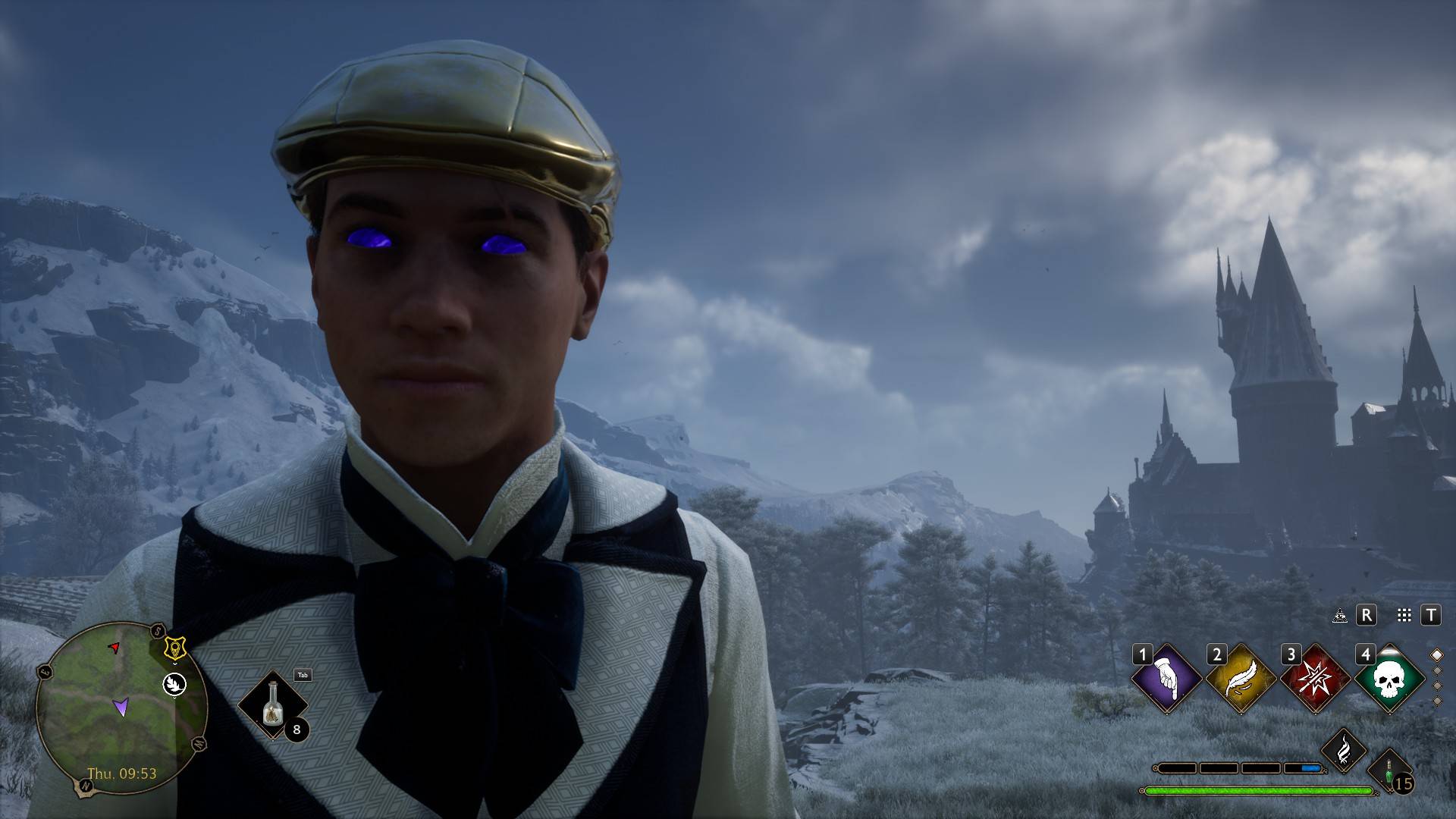Expand the chevron beneath the owl minimap icon
The image size is (1456, 819).
174,698
